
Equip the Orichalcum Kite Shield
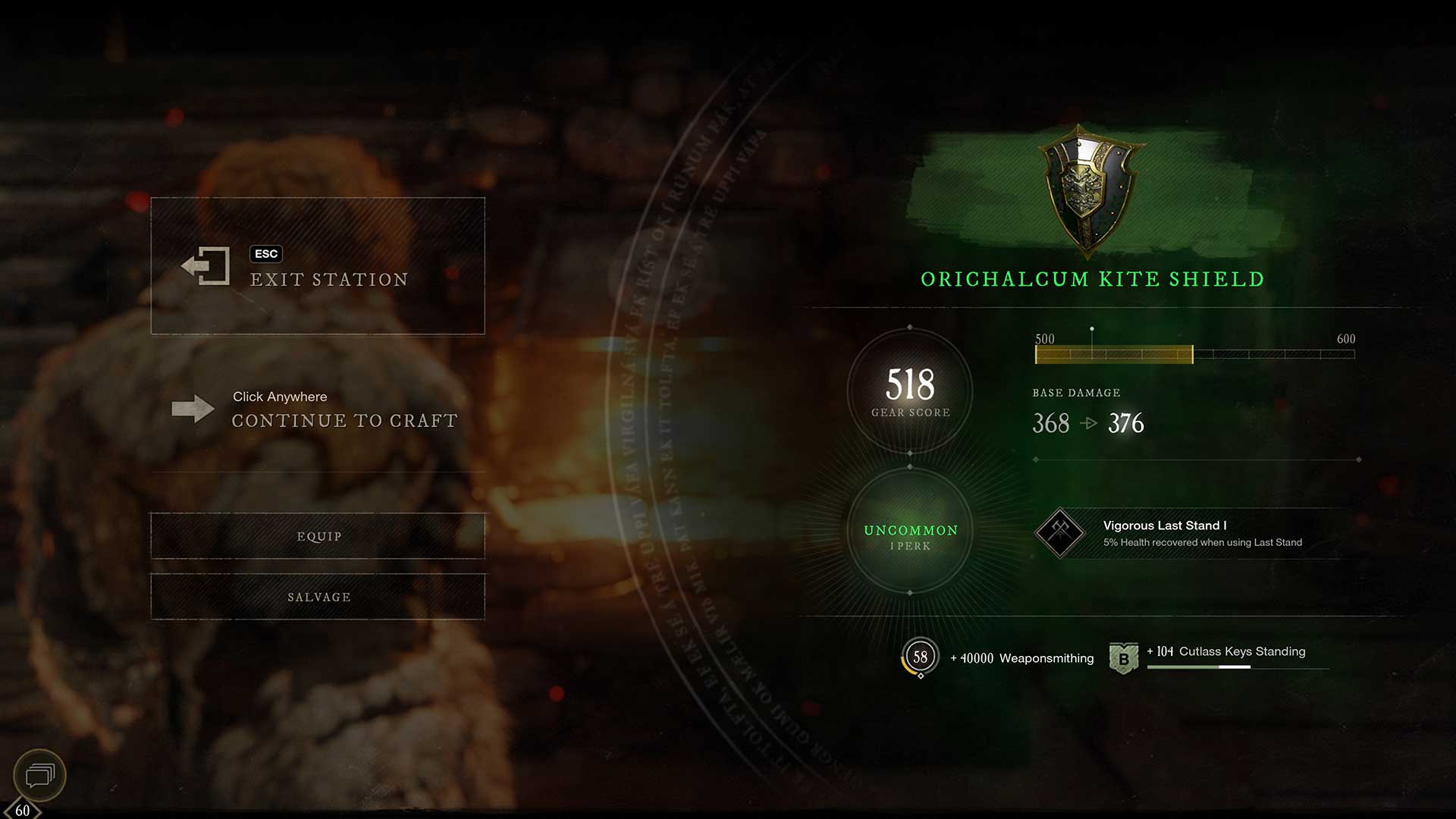[318, 536]
